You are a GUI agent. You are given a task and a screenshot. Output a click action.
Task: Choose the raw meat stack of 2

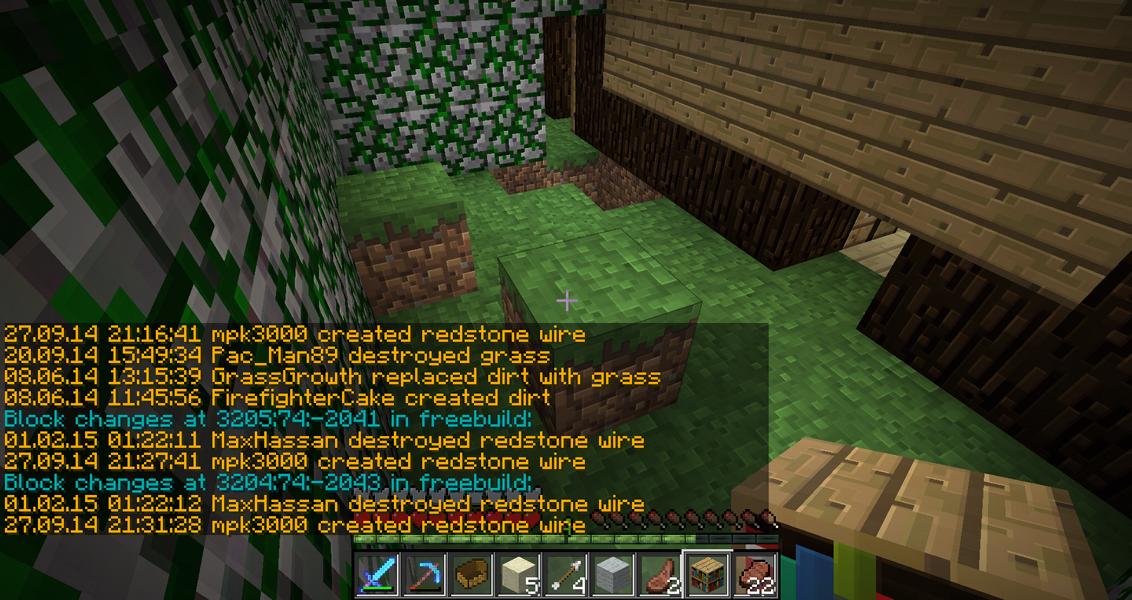click(x=660, y=575)
